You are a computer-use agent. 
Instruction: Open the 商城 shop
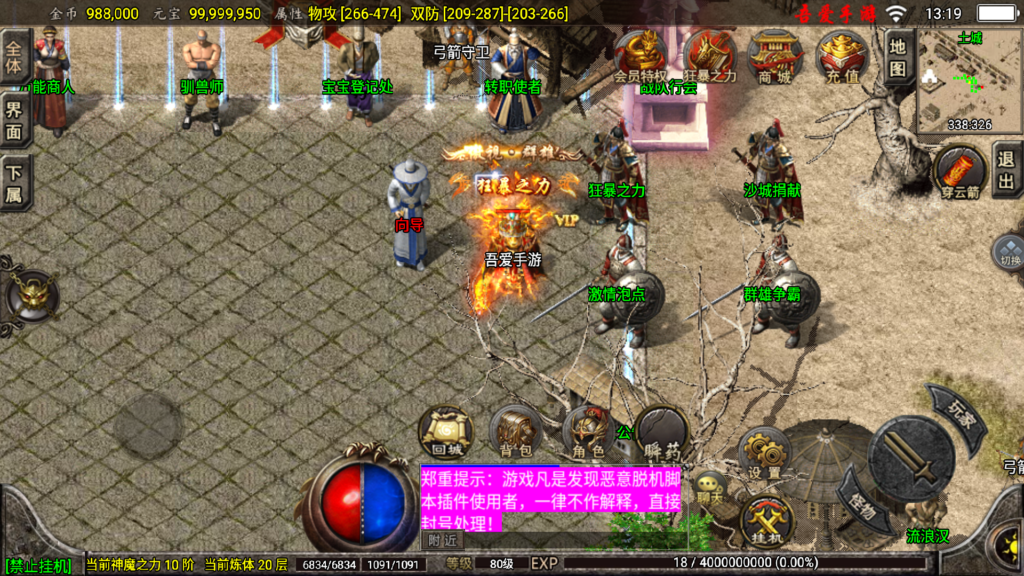(x=775, y=56)
